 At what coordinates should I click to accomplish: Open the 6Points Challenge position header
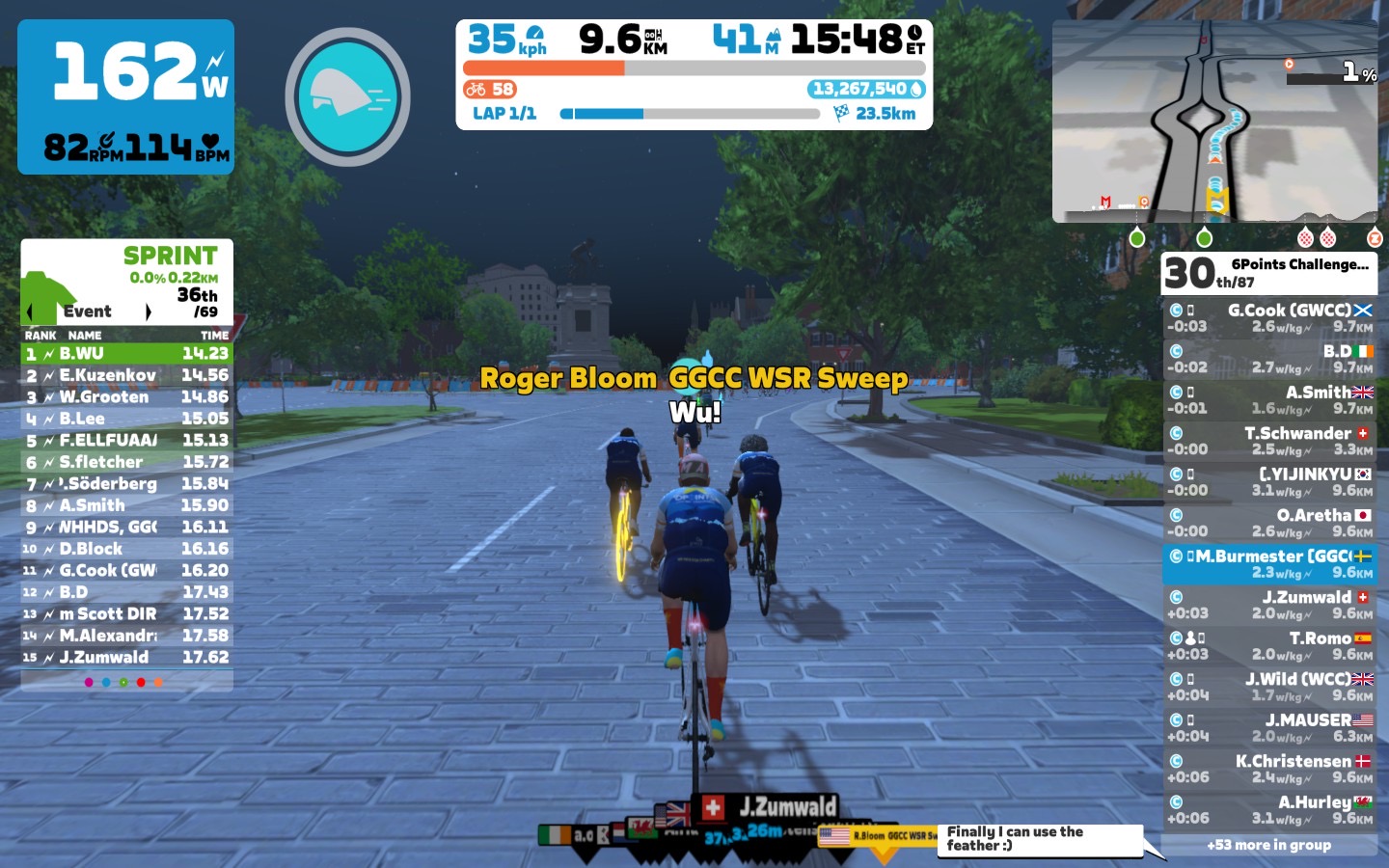[x=1269, y=273]
